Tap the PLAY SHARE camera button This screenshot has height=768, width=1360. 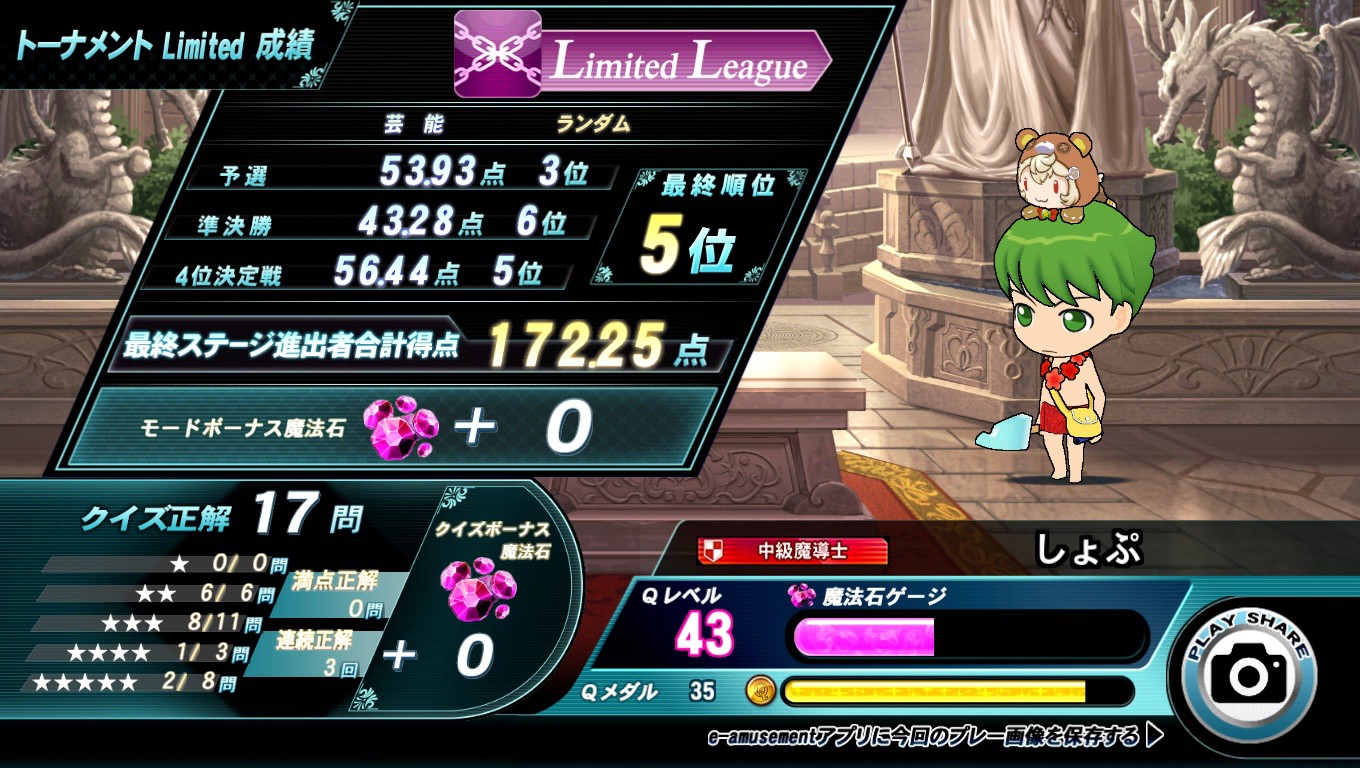point(1249,672)
